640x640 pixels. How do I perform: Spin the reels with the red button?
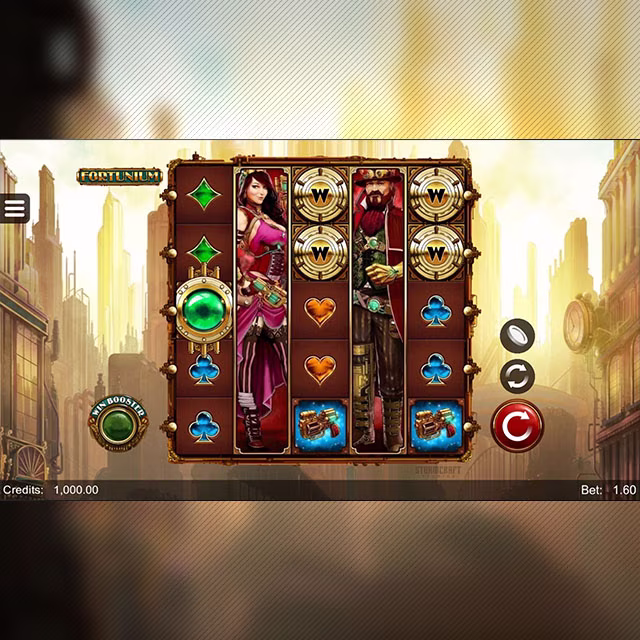point(516,426)
